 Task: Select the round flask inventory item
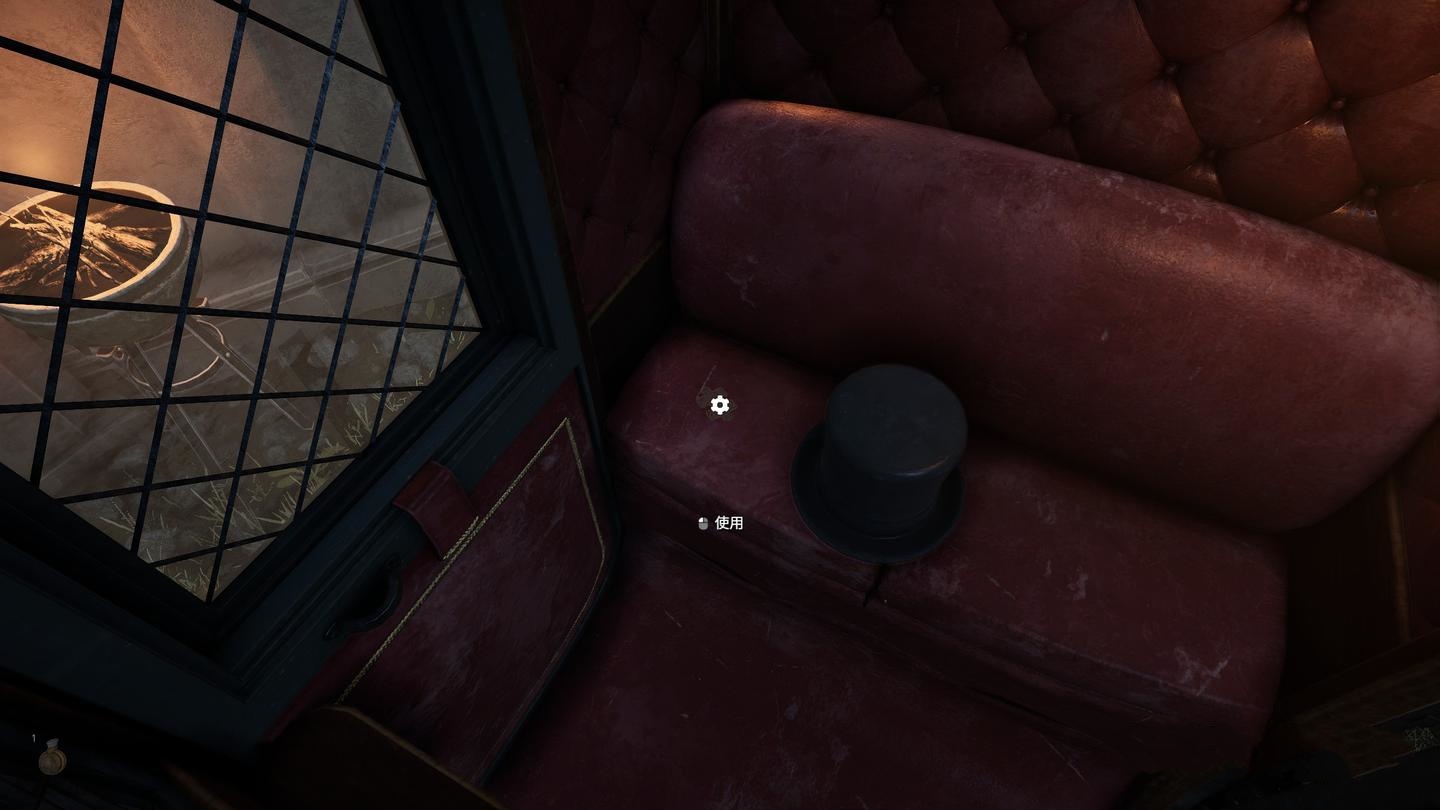(x=52, y=760)
